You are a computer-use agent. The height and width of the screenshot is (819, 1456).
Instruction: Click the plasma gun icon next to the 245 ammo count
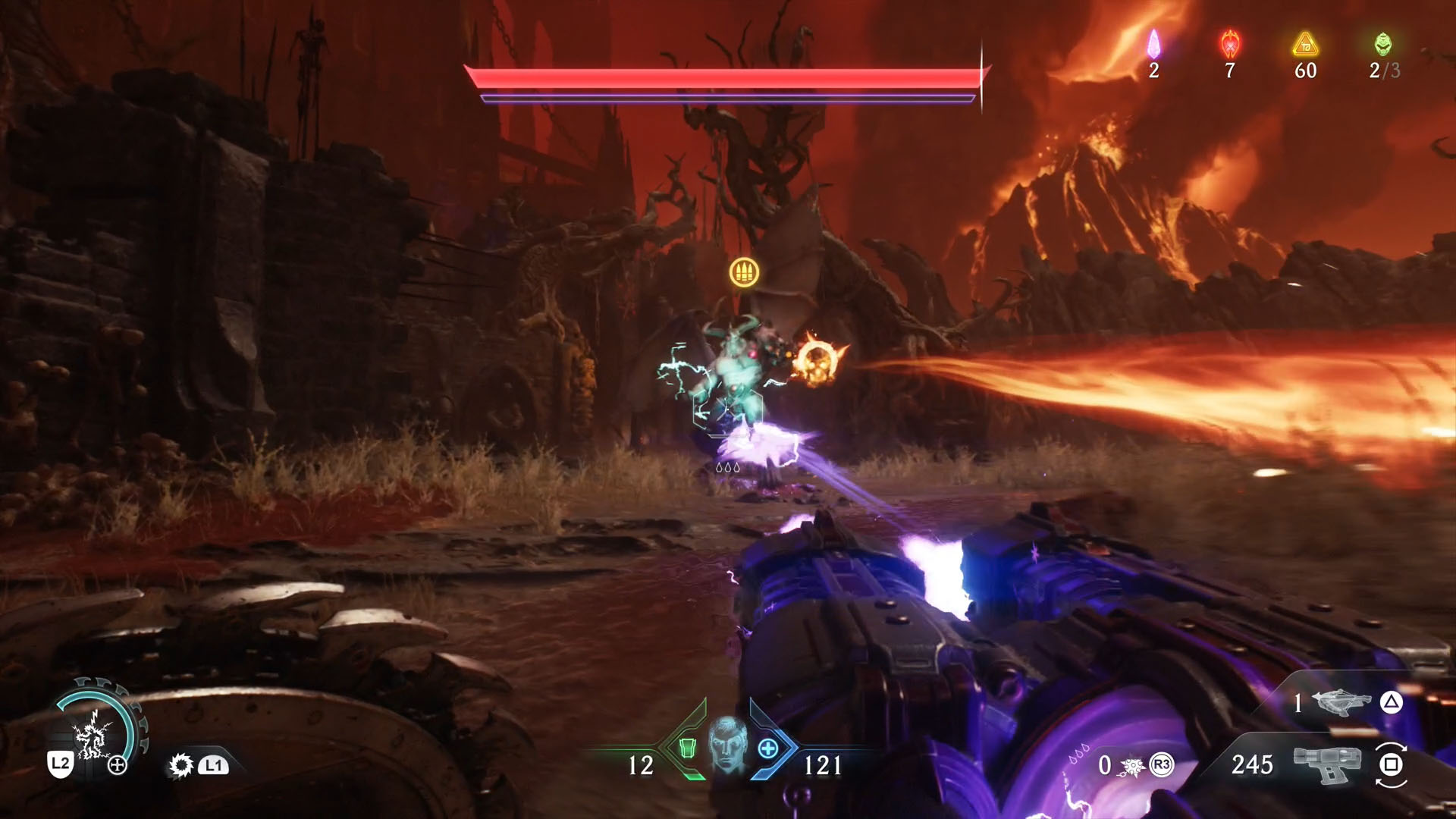(x=1327, y=764)
